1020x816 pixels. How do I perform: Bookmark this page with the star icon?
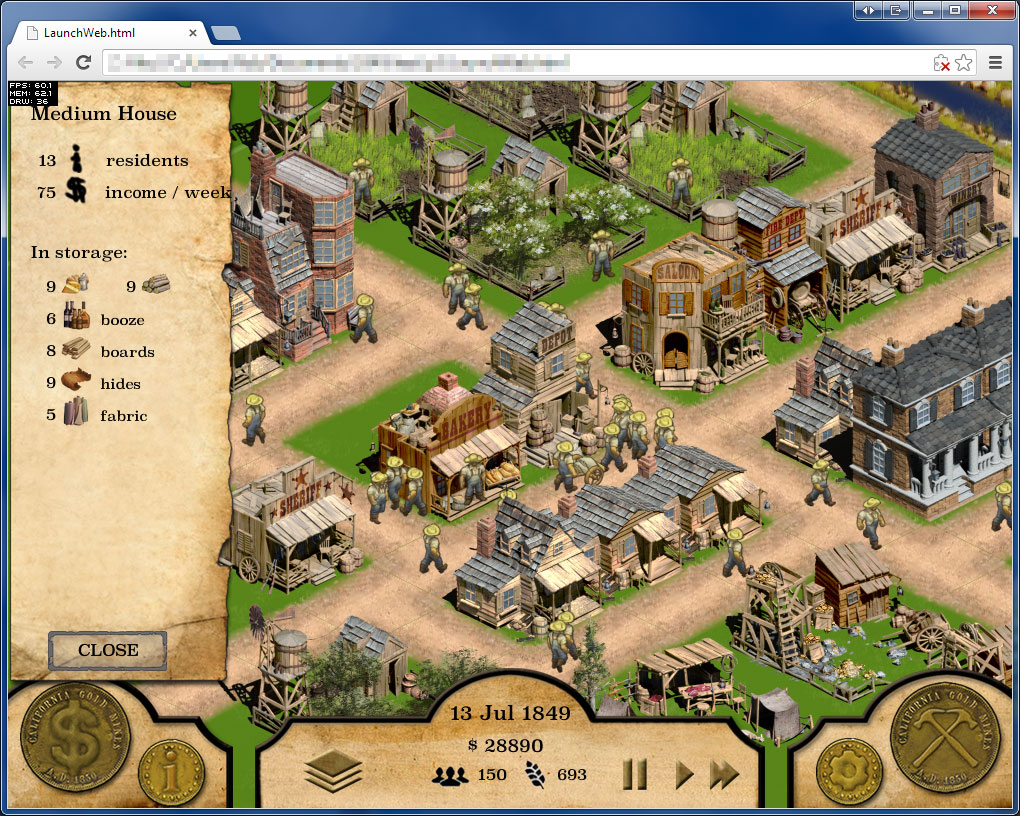pyautogui.click(x=964, y=63)
